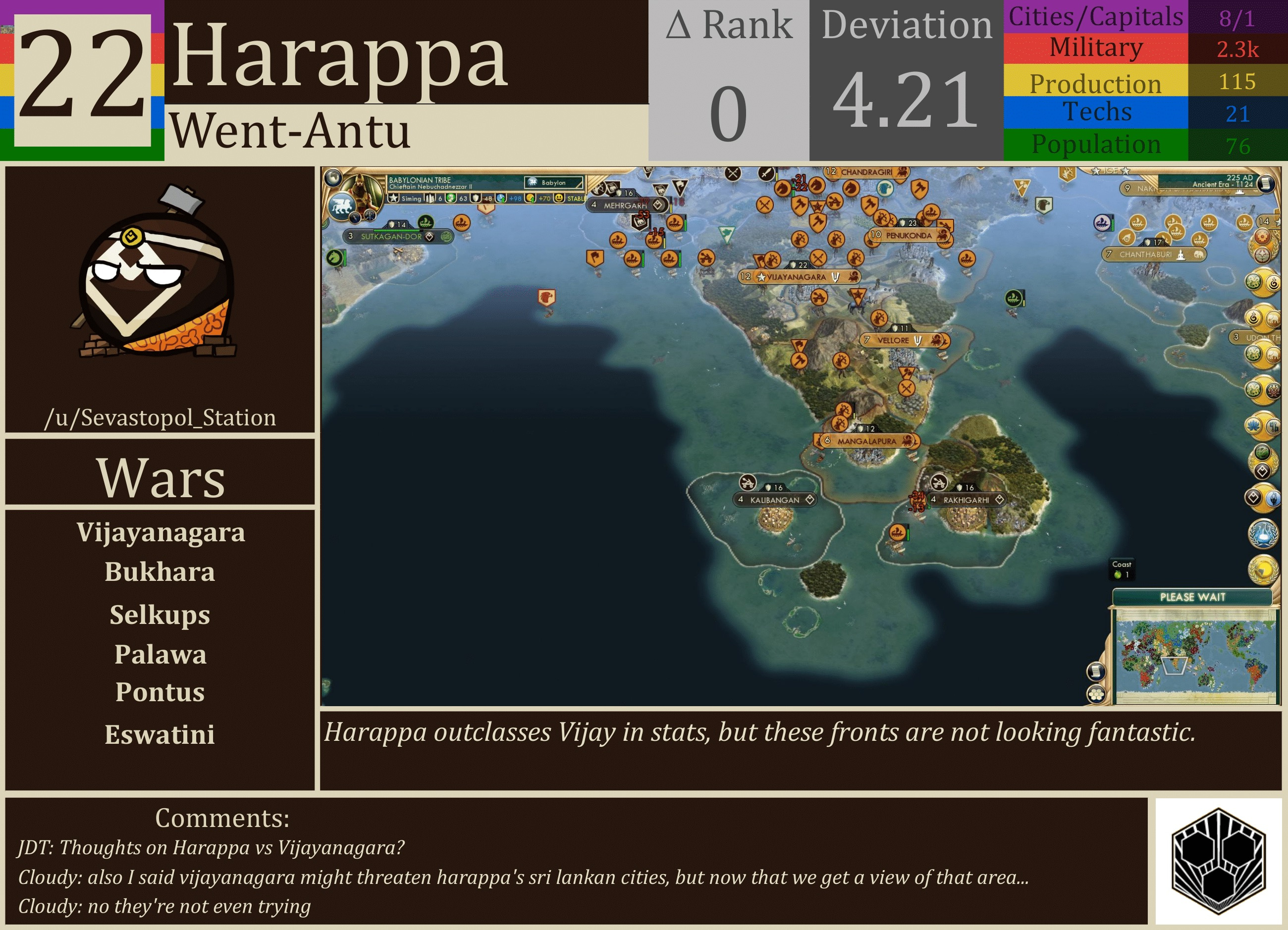
Task: Open /u/Sevastopol_Station's profile link
Action: (161, 418)
